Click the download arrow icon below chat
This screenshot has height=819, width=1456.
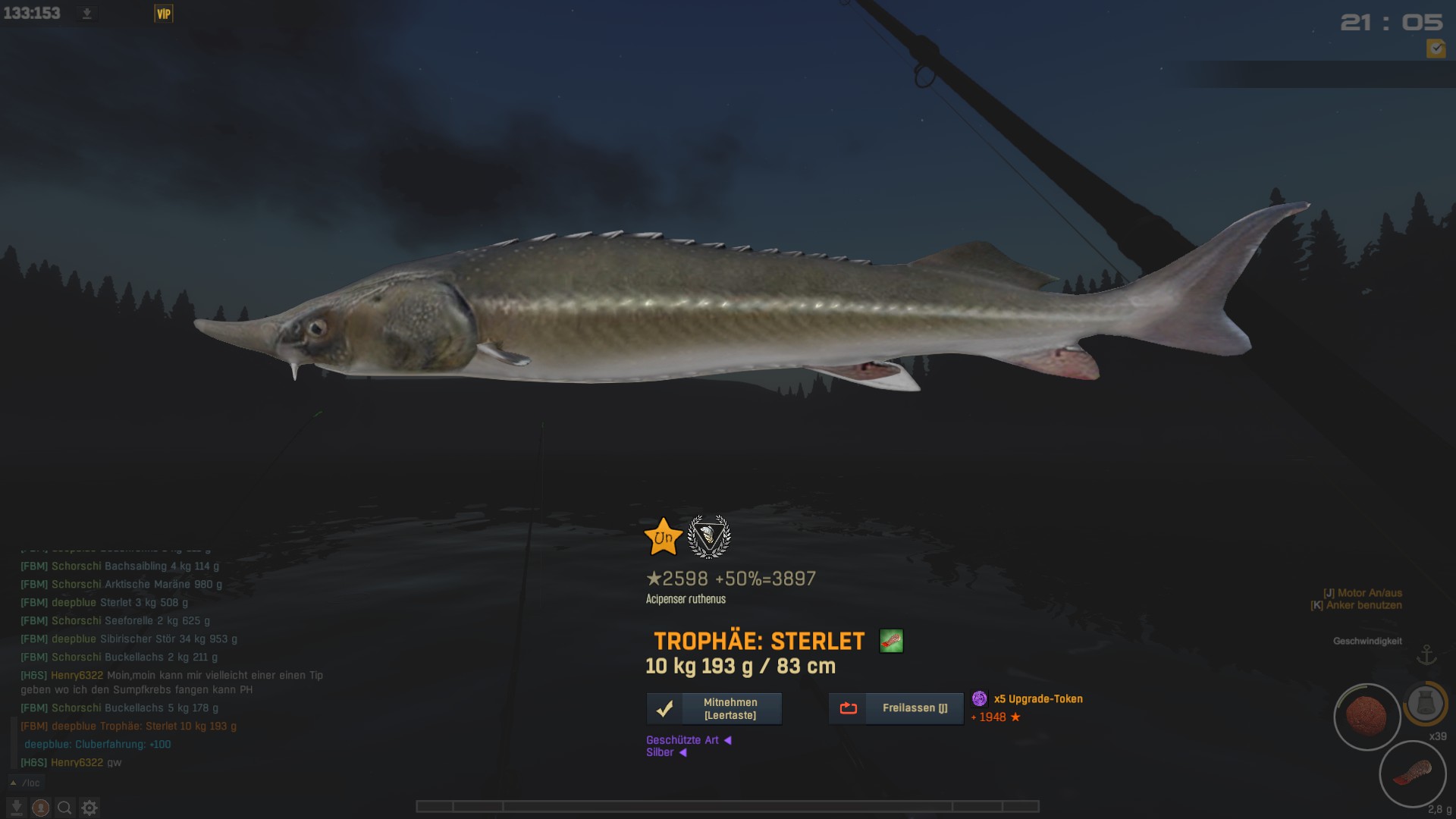[x=17, y=808]
